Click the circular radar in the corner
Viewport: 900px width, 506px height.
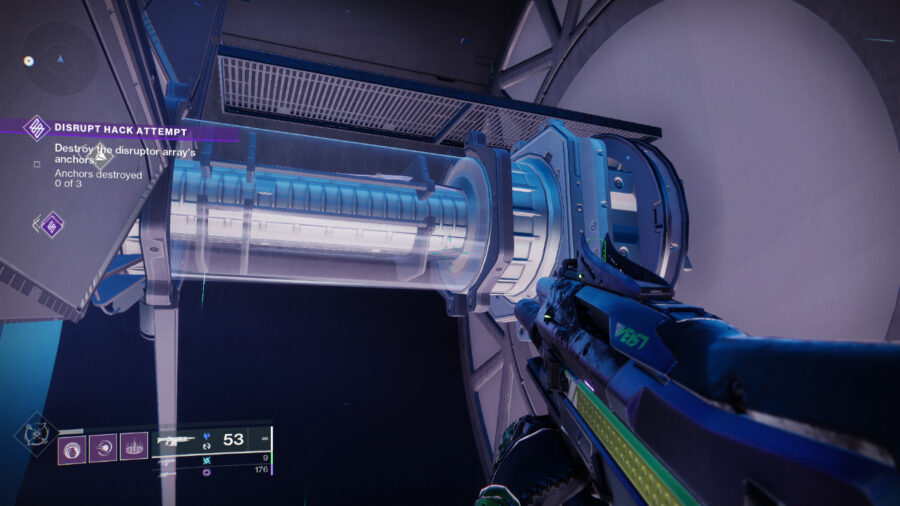(44, 60)
